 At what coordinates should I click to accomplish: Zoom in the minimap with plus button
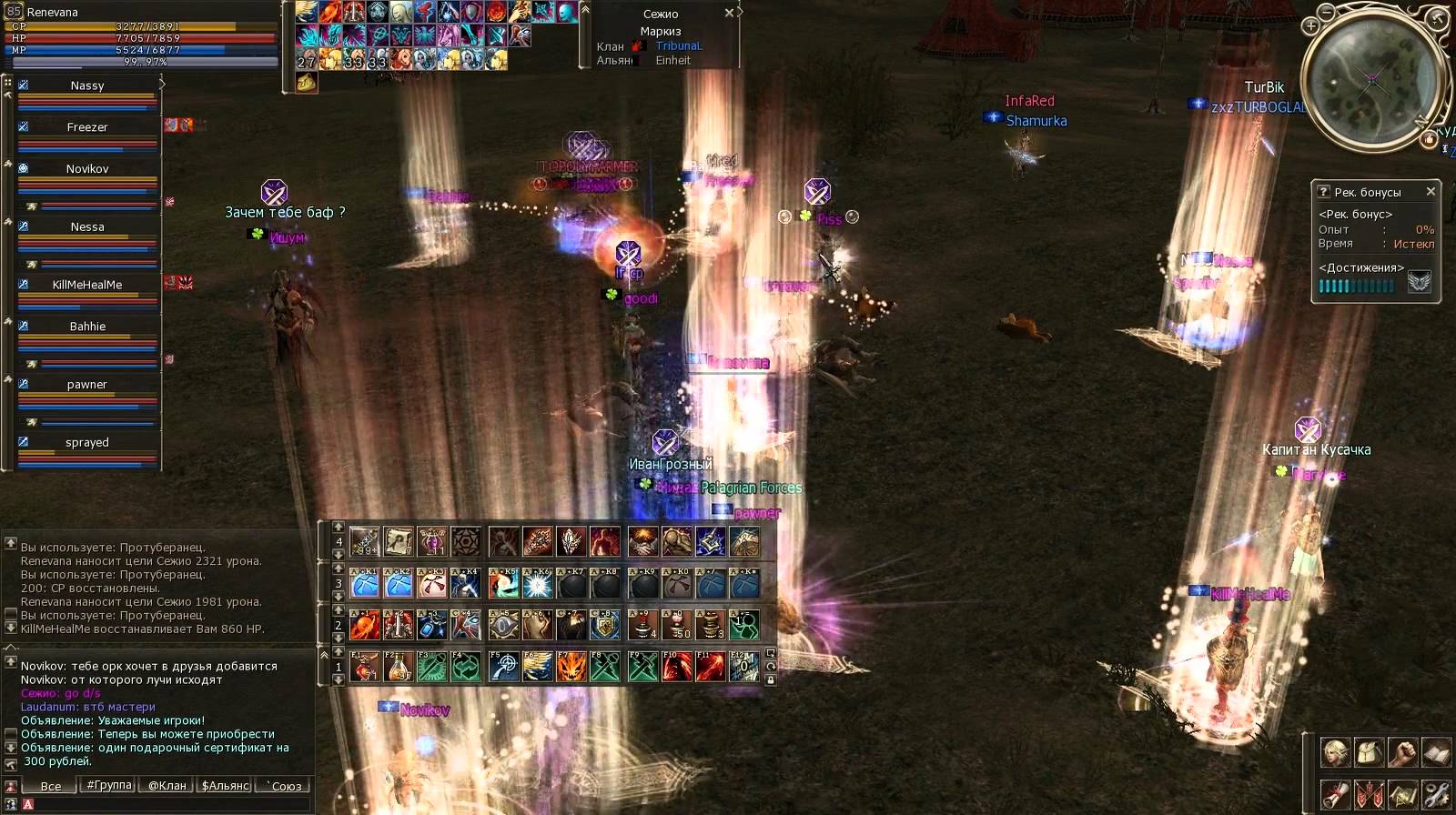1310,25
